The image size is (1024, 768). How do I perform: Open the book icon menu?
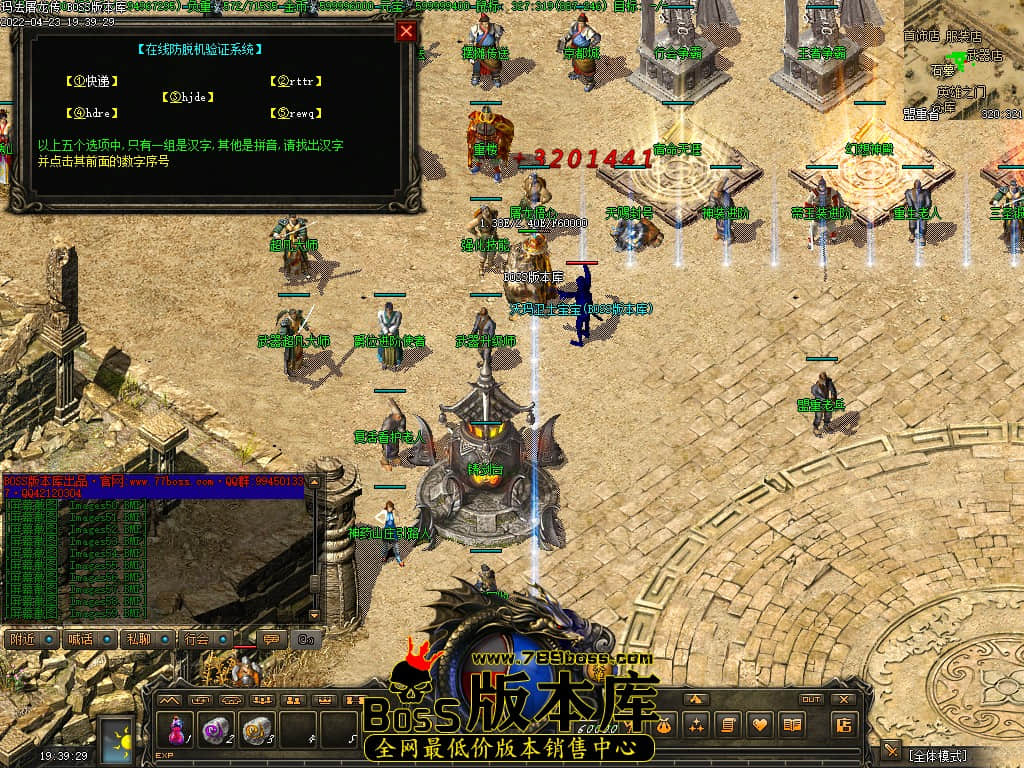click(x=792, y=724)
